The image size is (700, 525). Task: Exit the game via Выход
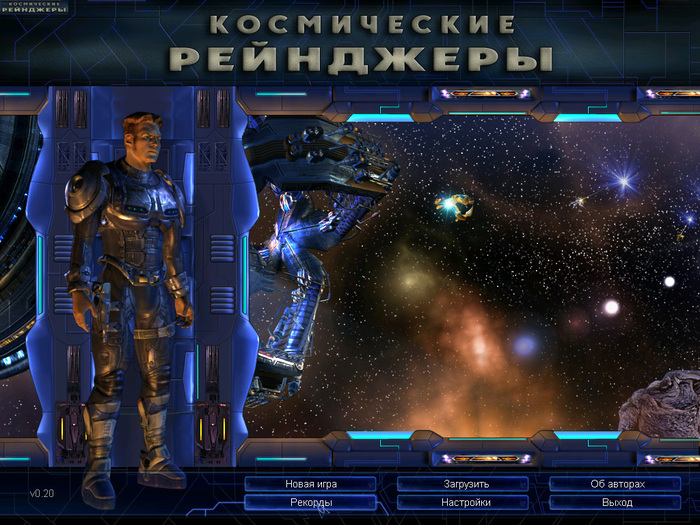[618, 502]
